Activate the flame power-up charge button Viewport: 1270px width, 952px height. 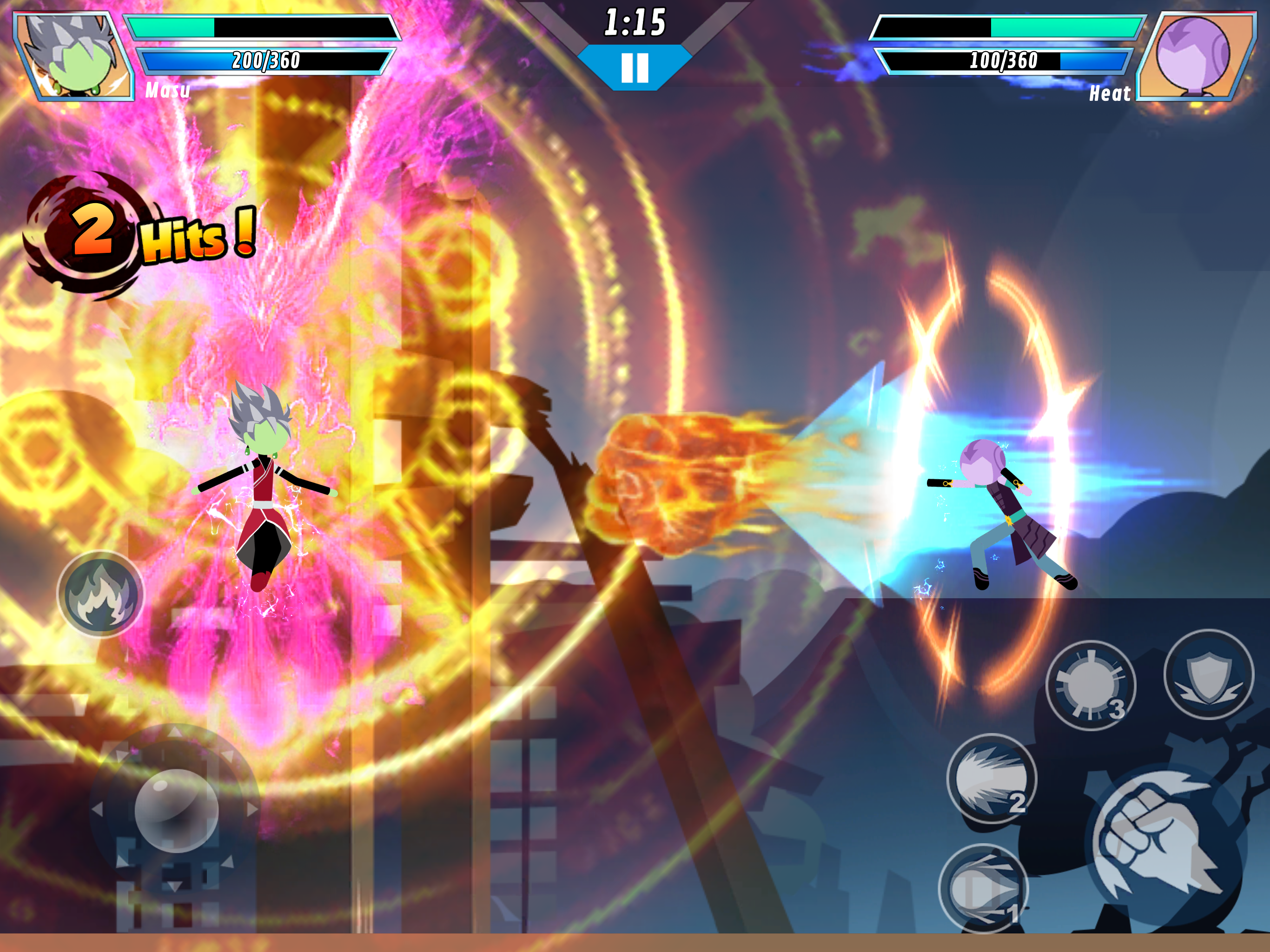coord(100,594)
